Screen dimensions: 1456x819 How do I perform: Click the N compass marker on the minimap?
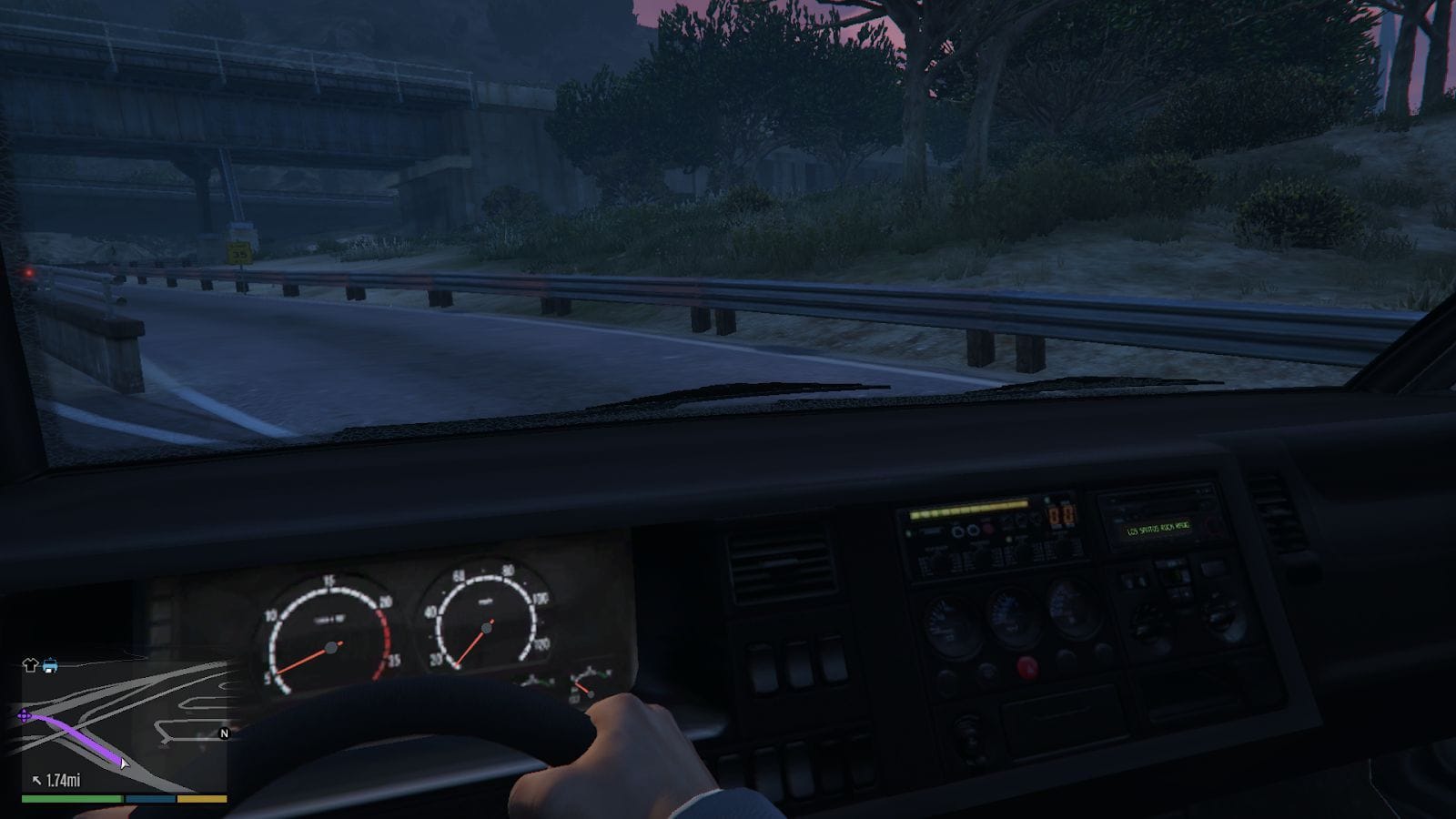[223, 733]
